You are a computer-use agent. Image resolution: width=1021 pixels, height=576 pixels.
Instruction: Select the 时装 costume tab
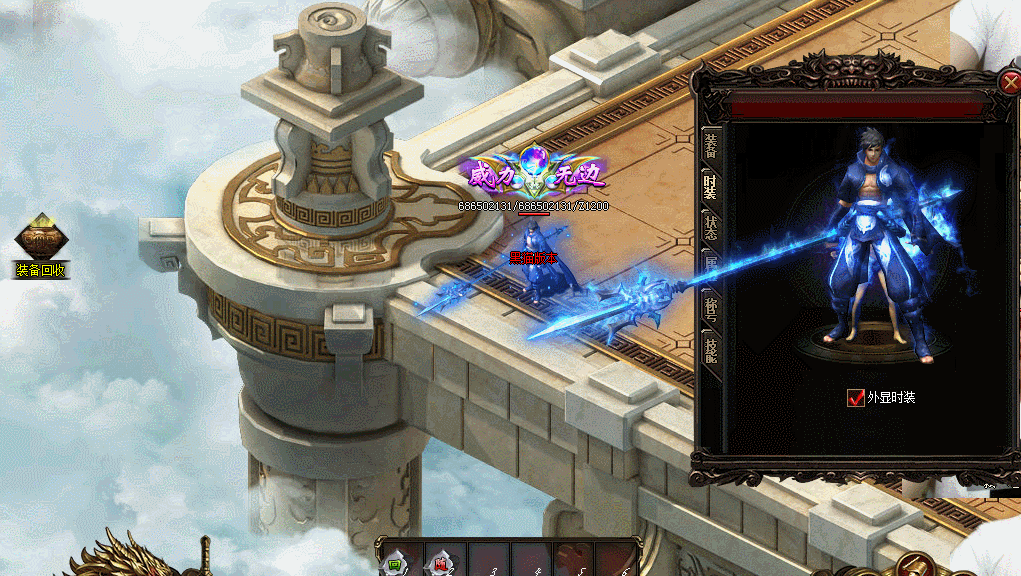tap(710, 185)
